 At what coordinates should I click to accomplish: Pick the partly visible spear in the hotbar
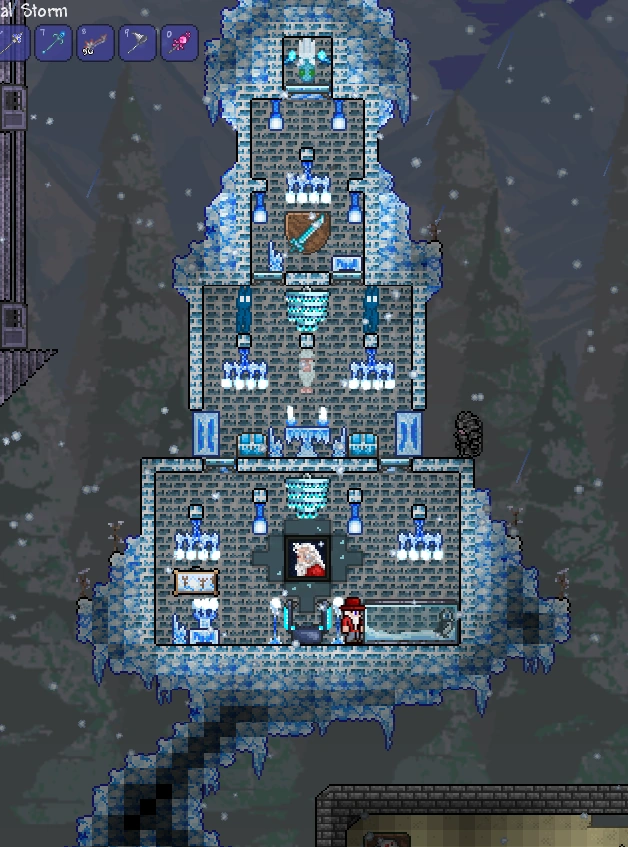[x=13, y=44]
